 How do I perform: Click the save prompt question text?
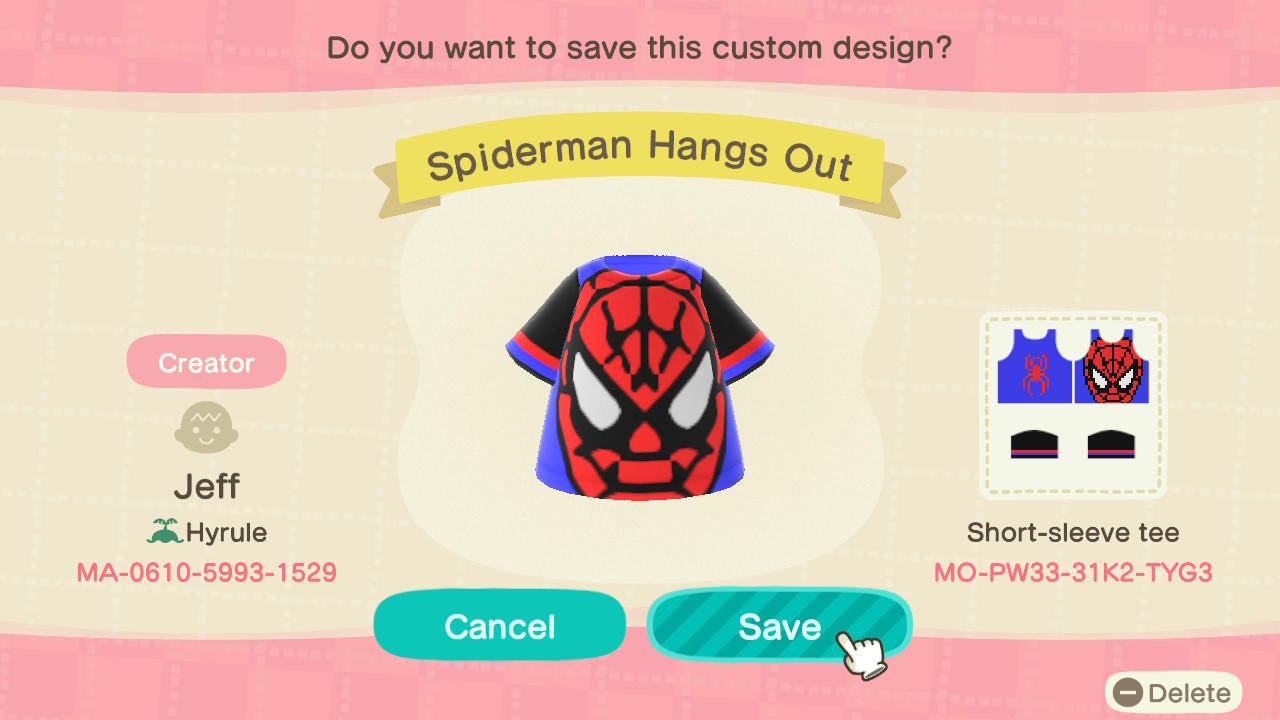click(639, 47)
